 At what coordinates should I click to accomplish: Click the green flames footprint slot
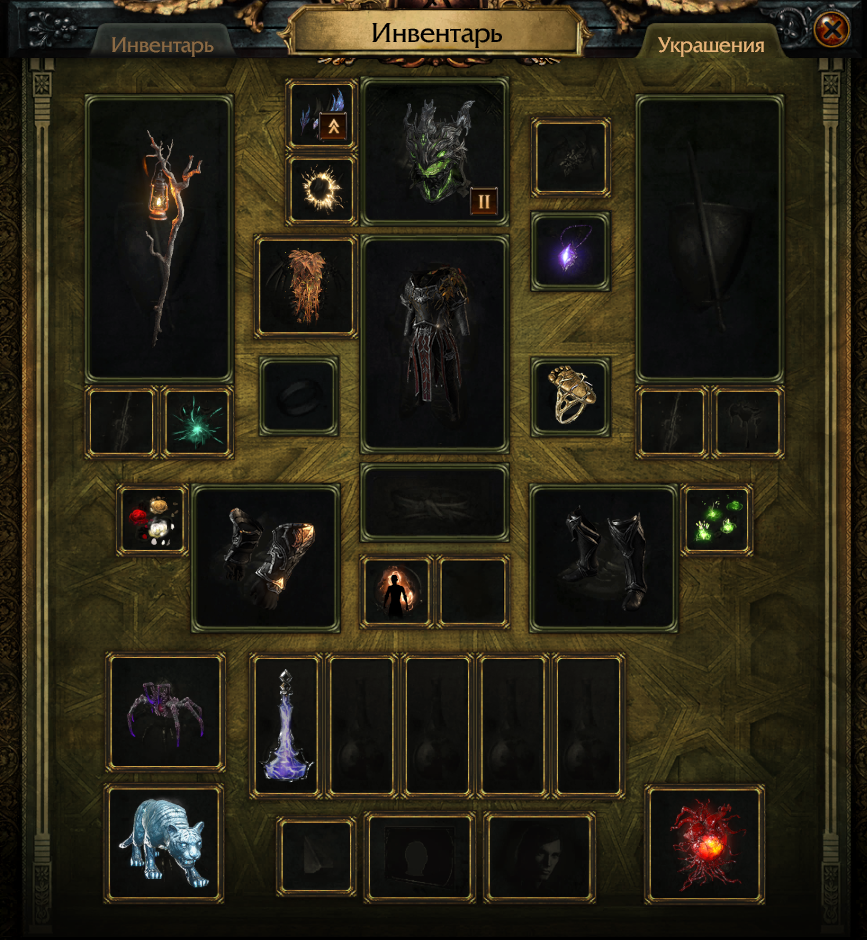click(x=717, y=520)
